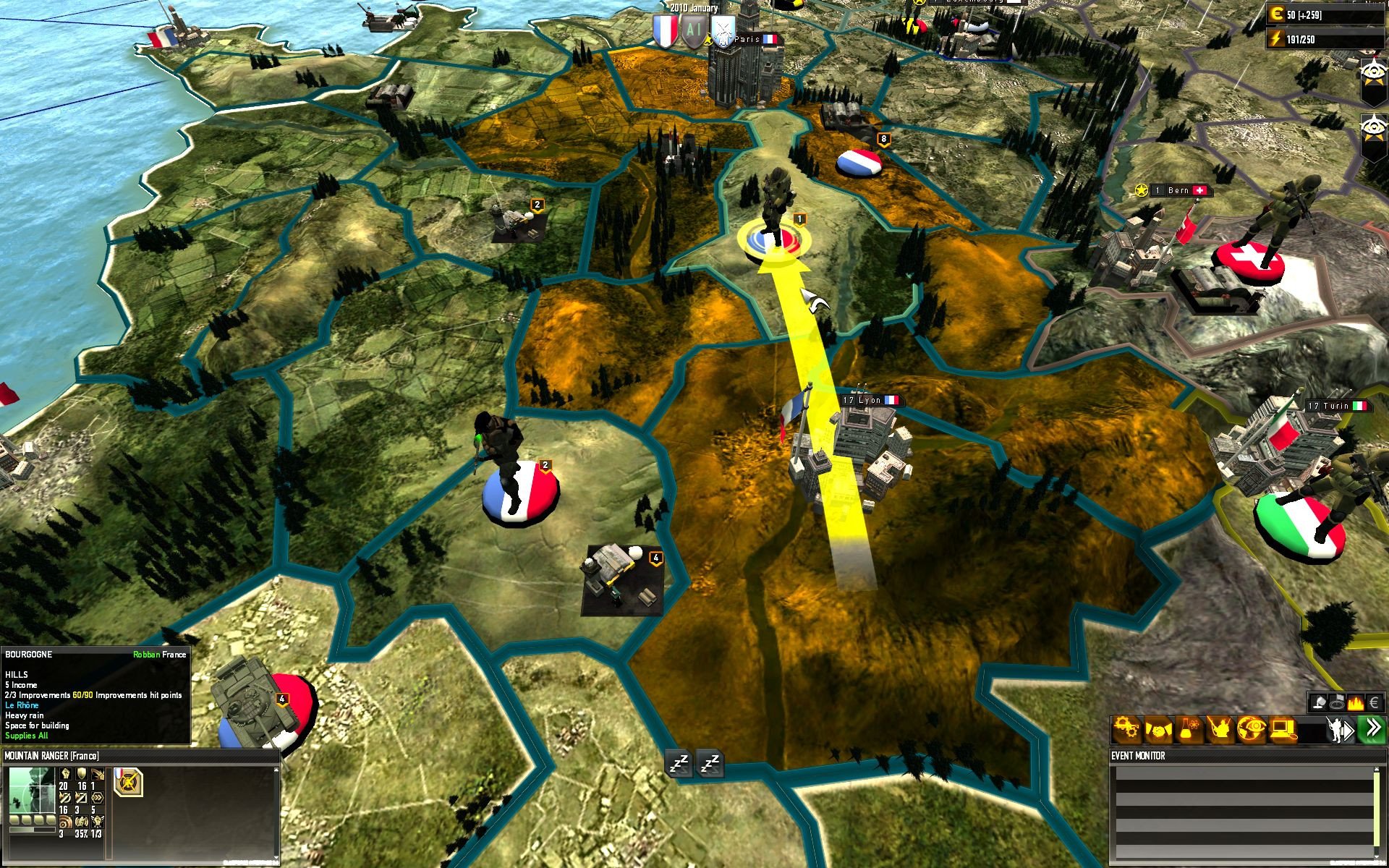Toggle the flame map overlay
The height and width of the screenshot is (868, 1389).
1355,702
